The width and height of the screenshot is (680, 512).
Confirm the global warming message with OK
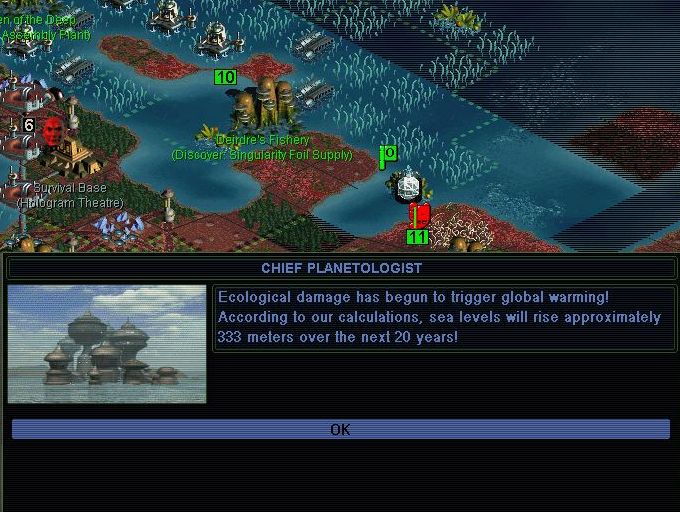click(340, 429)
